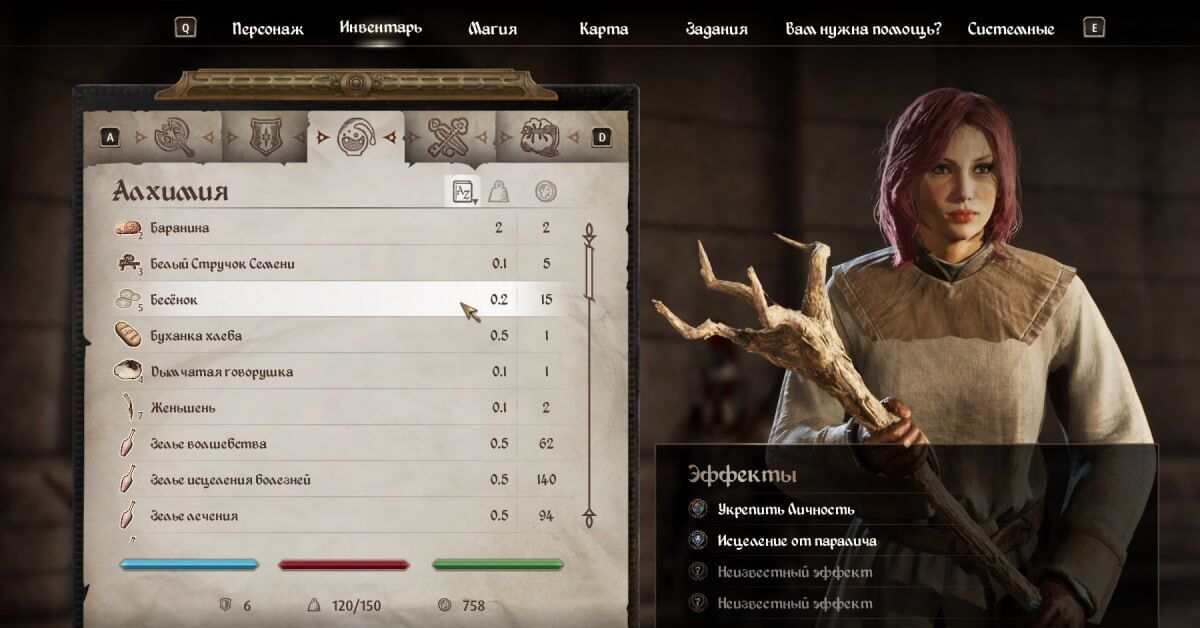The width and height of the screenshot is (1200, 628).
Task: Select the alchemy flask category tab
Action: [x=356, y=137]
